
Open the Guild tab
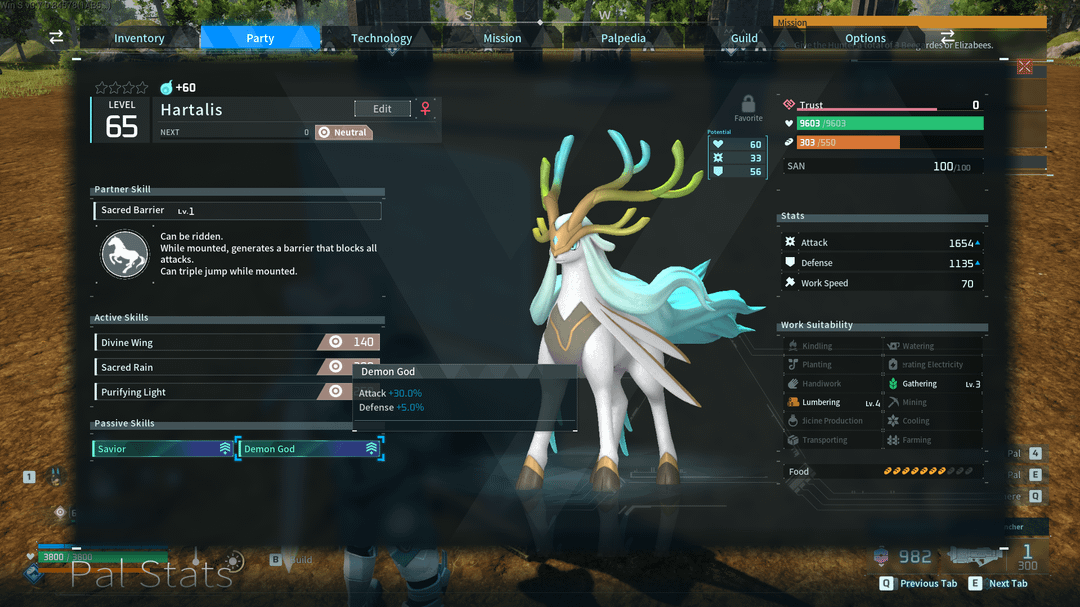(x=744, y=38)
